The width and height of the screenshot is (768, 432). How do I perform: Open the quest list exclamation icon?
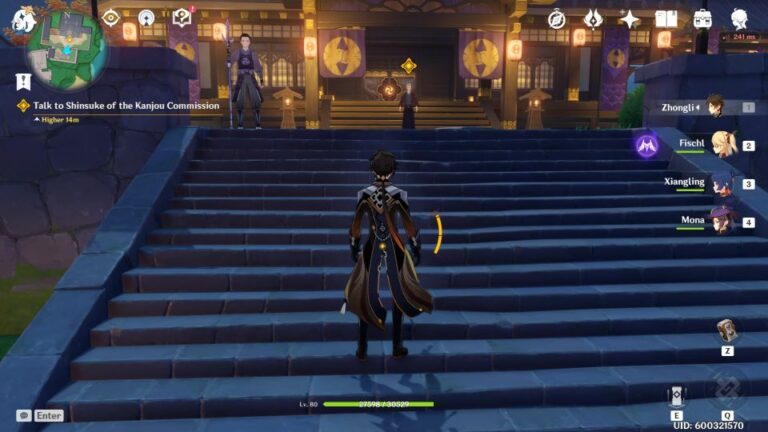click(x=23, y=82)
